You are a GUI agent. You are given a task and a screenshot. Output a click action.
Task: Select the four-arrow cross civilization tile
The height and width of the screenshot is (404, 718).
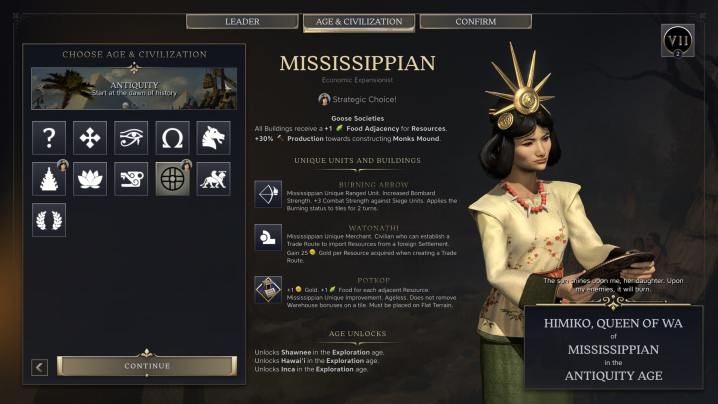[91, 138]
